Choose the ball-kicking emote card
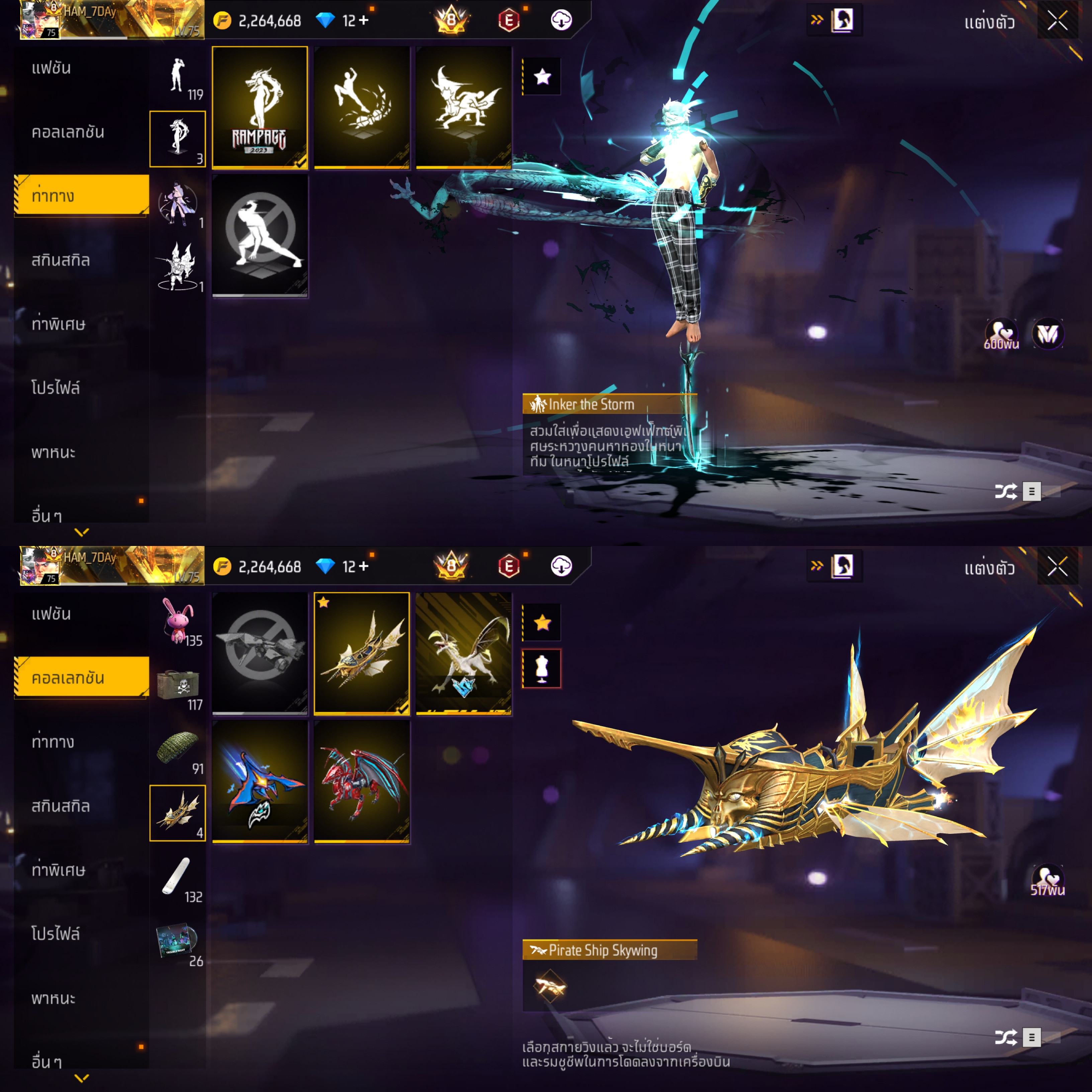 tap(362, 107)
